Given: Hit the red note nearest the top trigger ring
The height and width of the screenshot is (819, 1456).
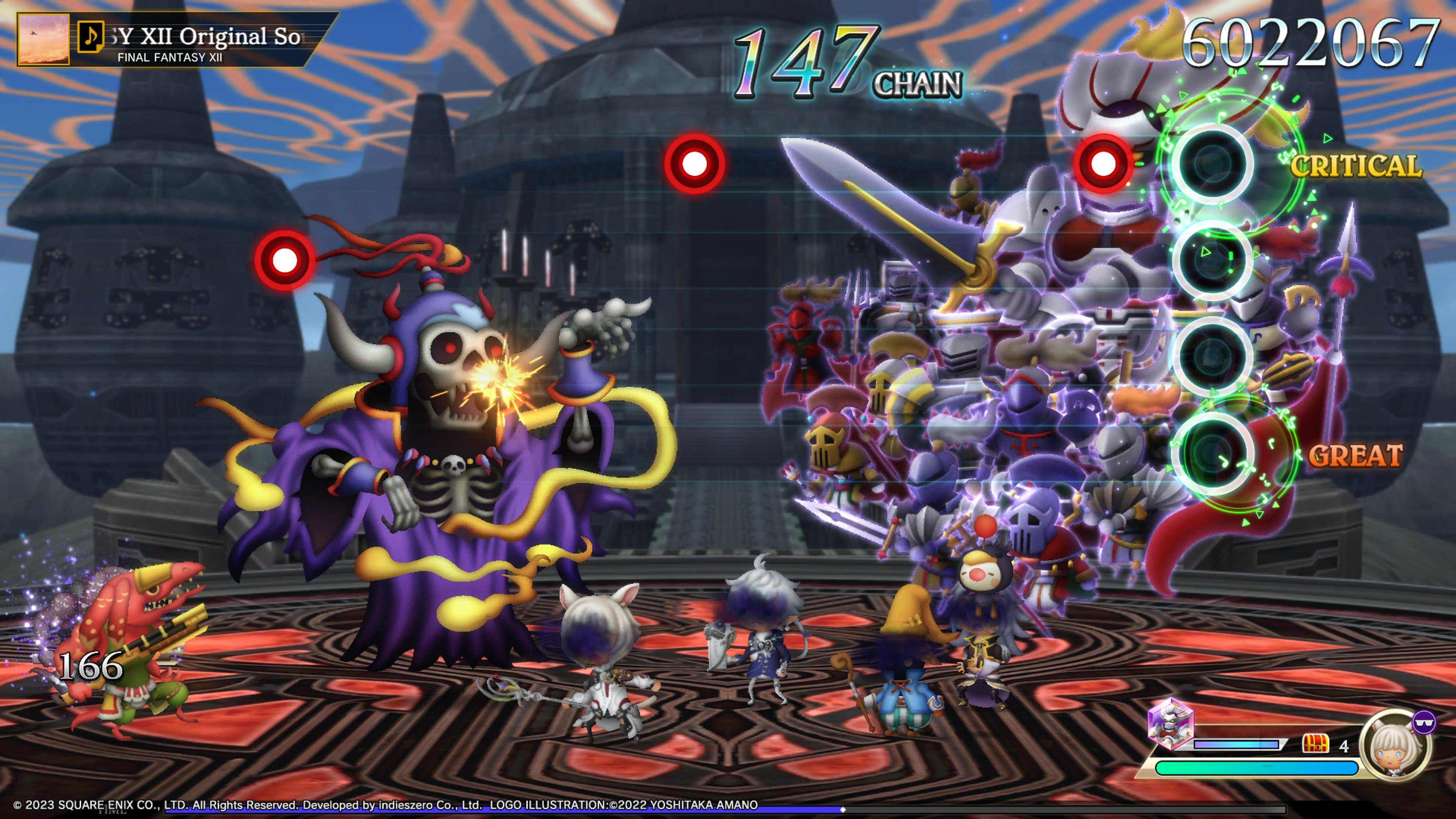Looking at the screenshot, I should (1103, 164).
